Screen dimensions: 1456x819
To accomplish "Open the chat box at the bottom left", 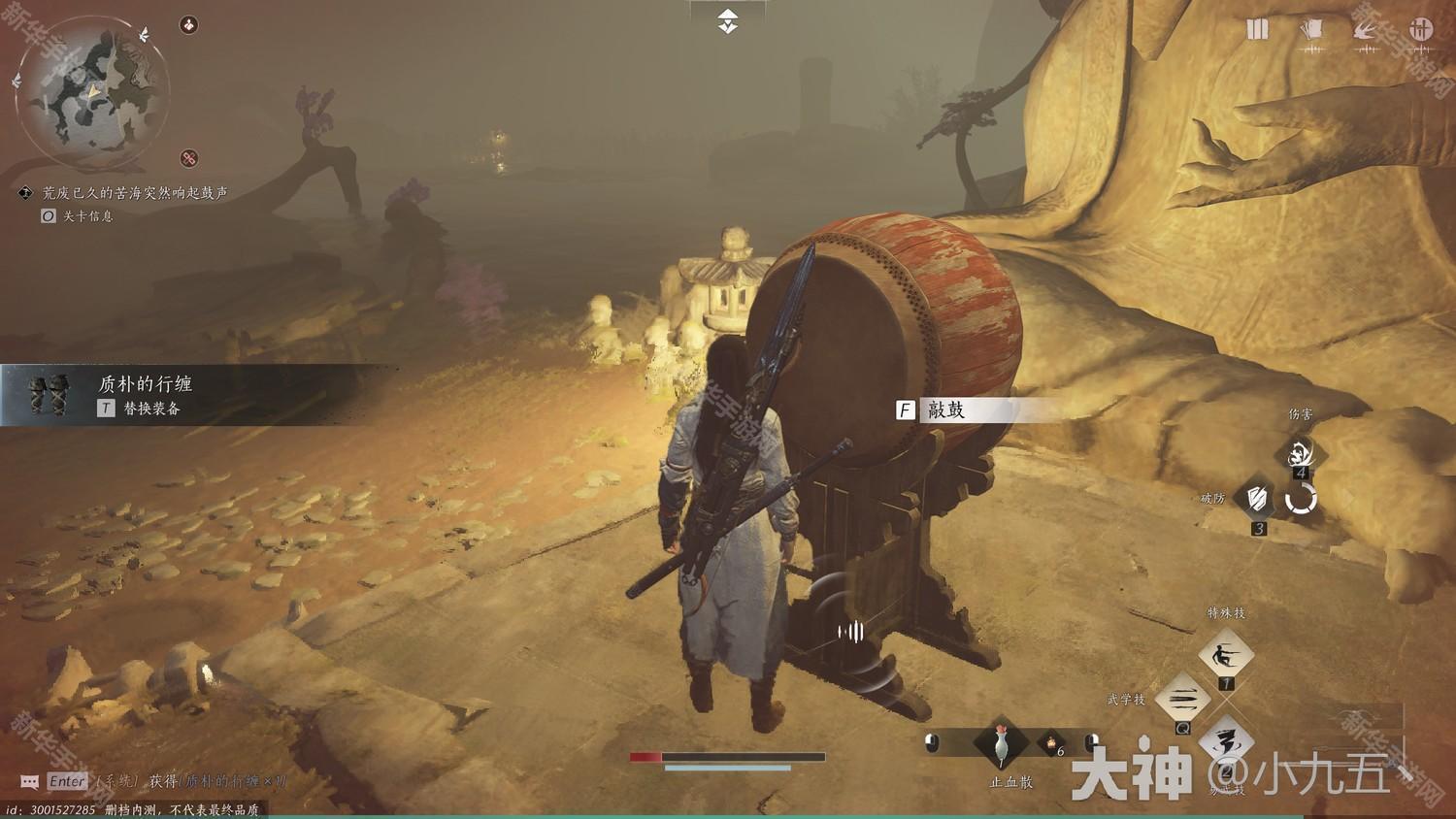I will 30,782.
